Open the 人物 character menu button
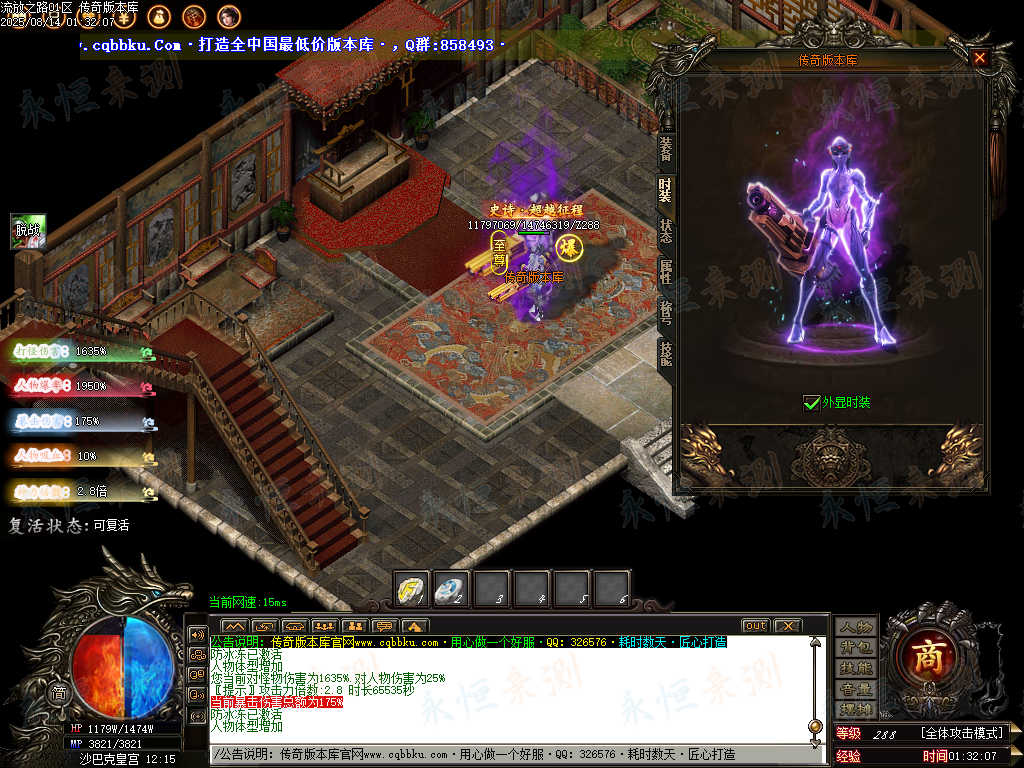The height and width of the screenshot is (768, 1024). click(856, 627)
